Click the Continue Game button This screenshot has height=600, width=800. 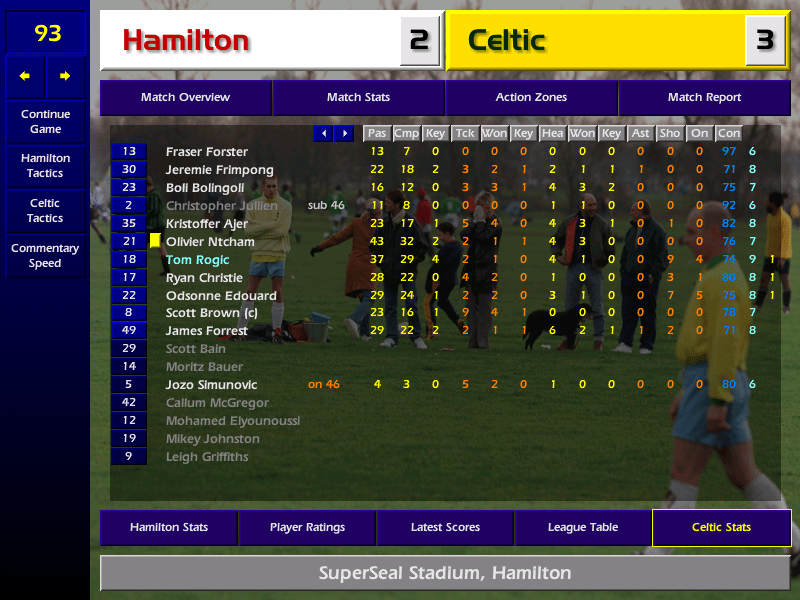pyautogui.click(x=45, y=122)
